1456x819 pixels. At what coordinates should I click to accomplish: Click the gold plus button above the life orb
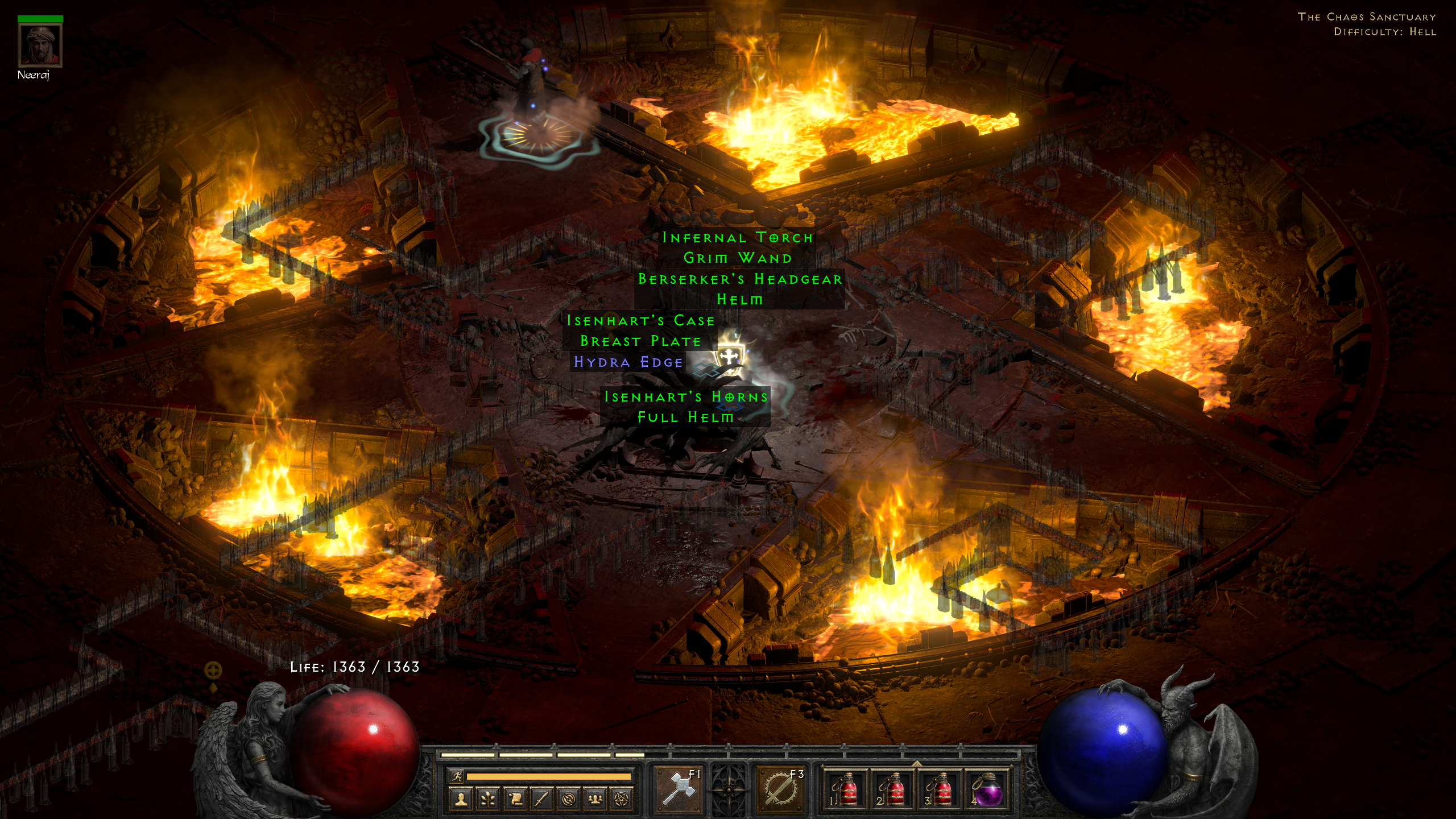point(213,671)
